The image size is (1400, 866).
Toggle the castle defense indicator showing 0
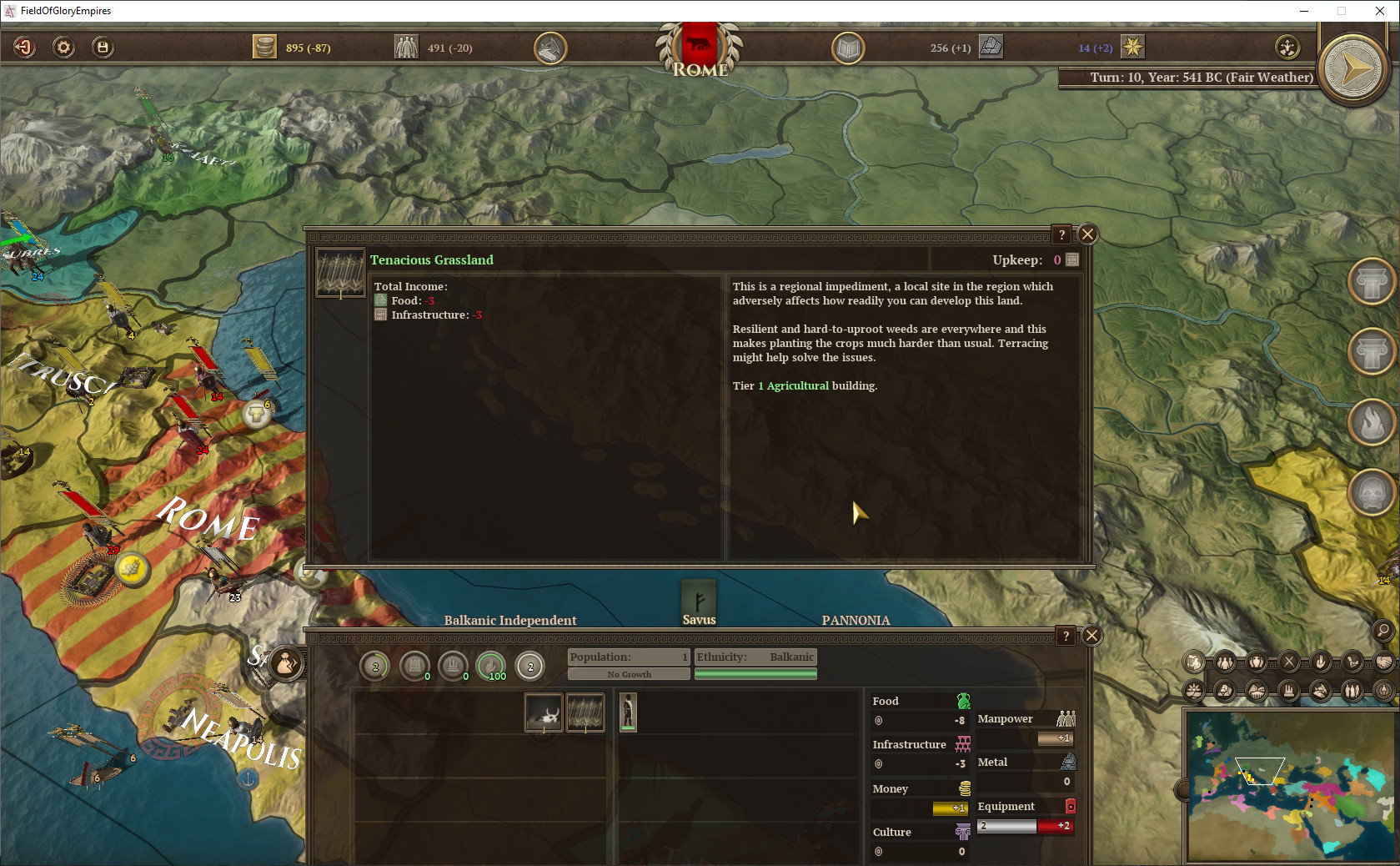(x=415, y=667)
